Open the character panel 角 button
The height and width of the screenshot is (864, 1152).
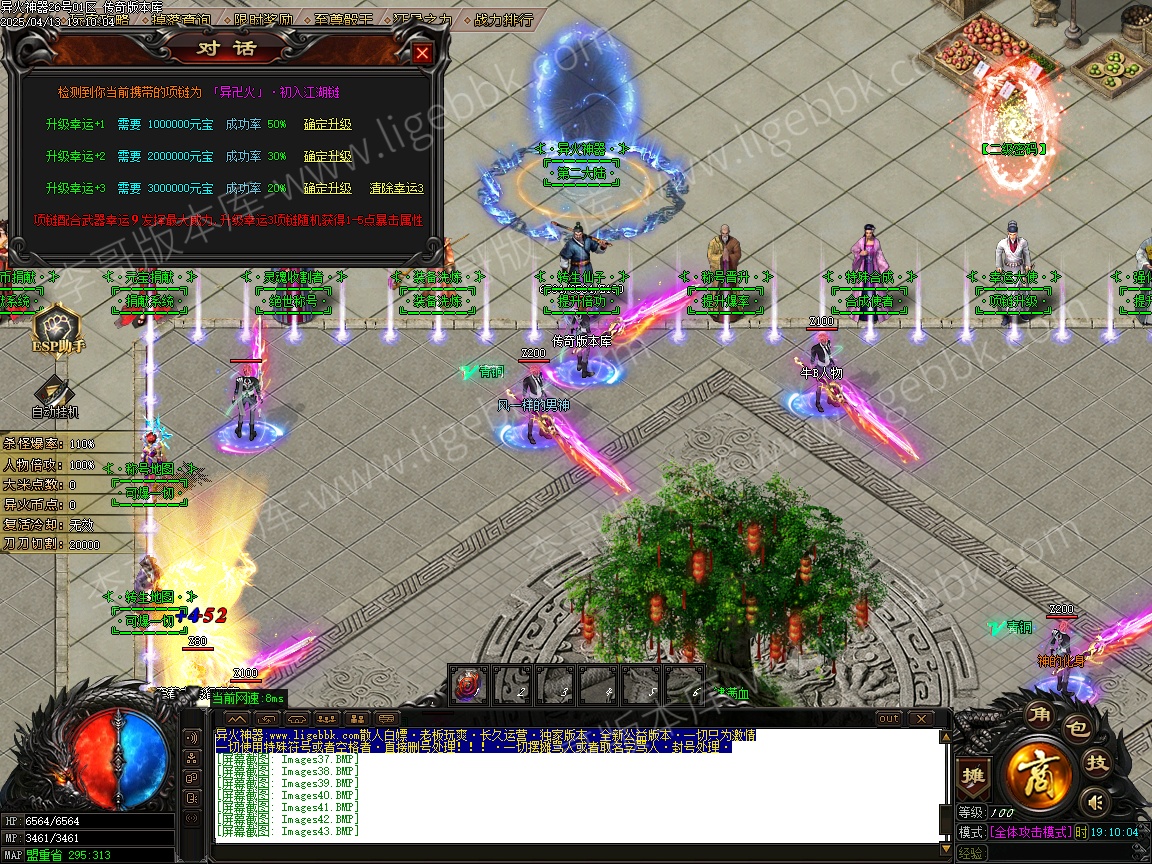pyautogui.click(x=1038, y=714)
